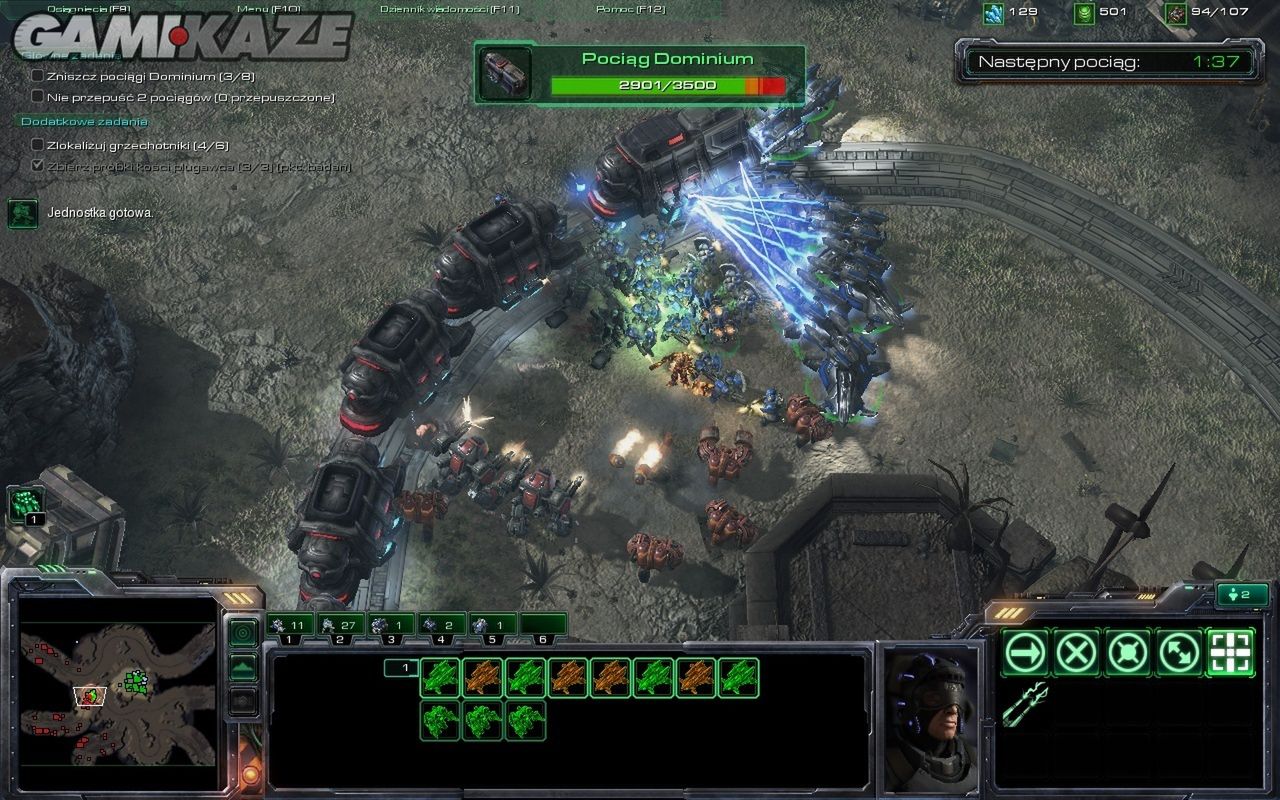Select the idle worker button
Image resolution: width=1280 pixels, height=800 pixels.
[x=28, y=503]
